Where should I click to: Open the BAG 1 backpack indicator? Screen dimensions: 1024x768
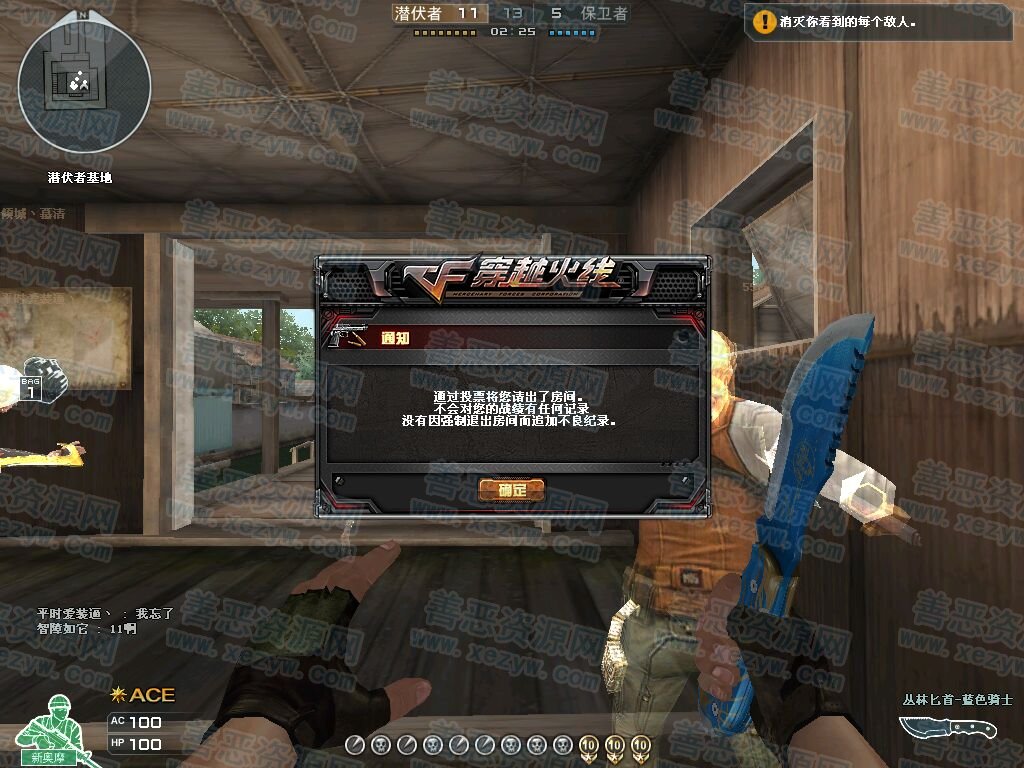click(32, 385)
